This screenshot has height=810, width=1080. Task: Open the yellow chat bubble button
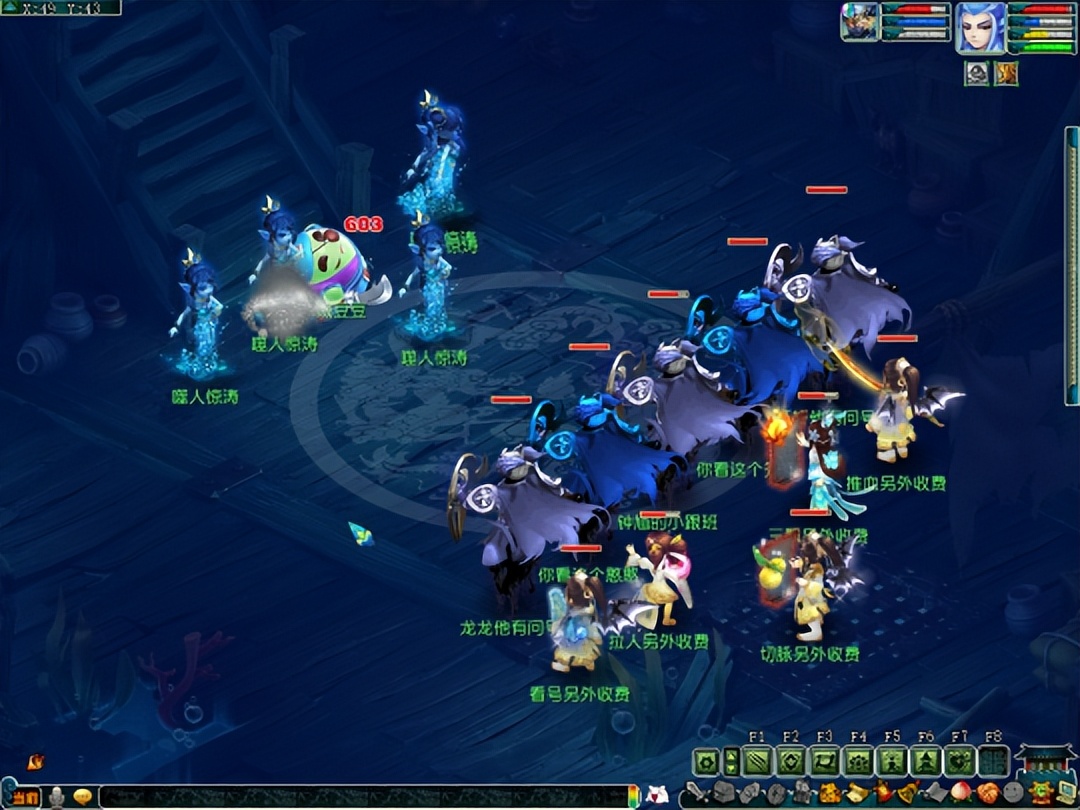click(83, 797)
